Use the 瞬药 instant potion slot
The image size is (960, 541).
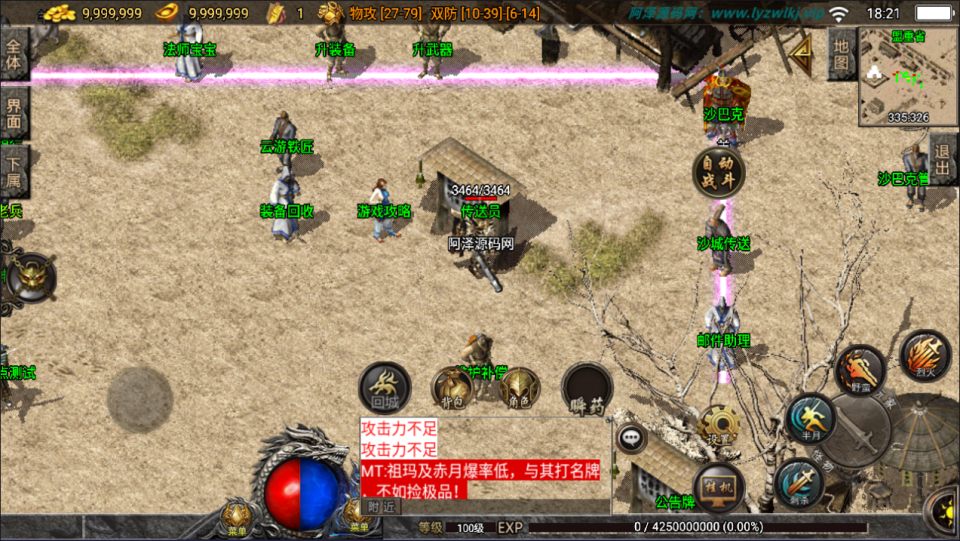tap(586, 388)
